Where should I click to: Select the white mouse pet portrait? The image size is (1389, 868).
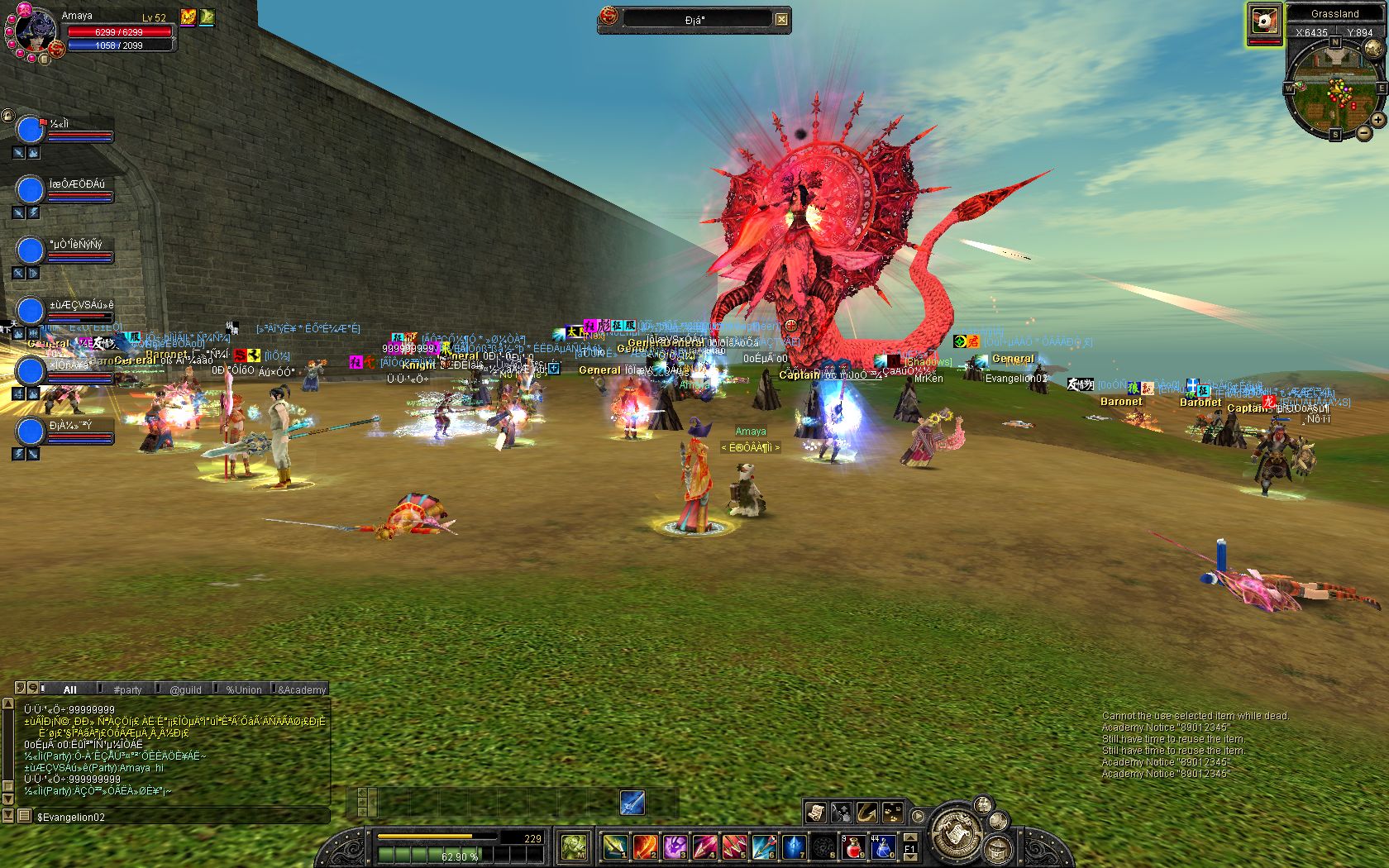[1264, 22]
